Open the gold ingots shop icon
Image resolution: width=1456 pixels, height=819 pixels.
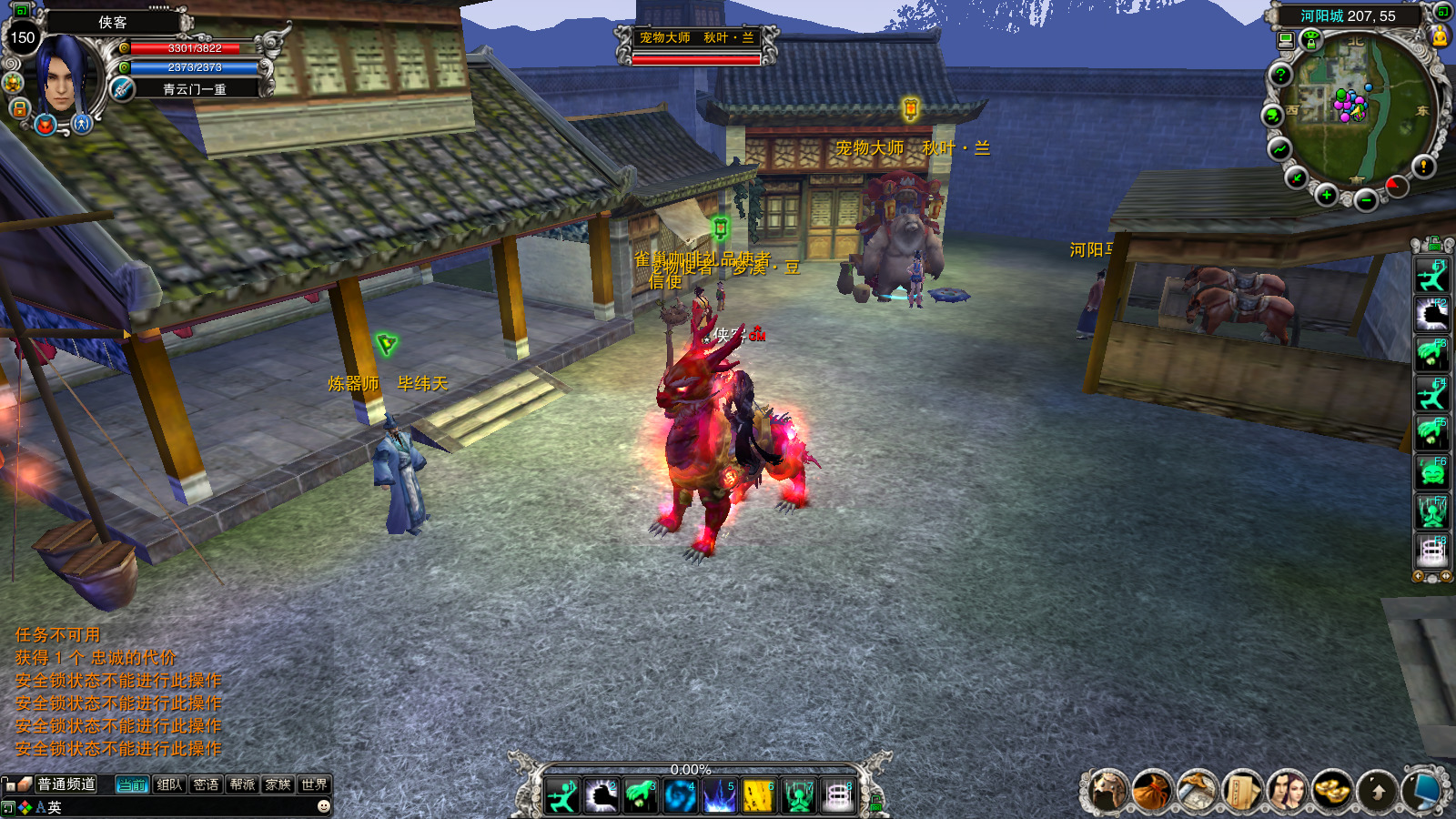[1331, 791]
